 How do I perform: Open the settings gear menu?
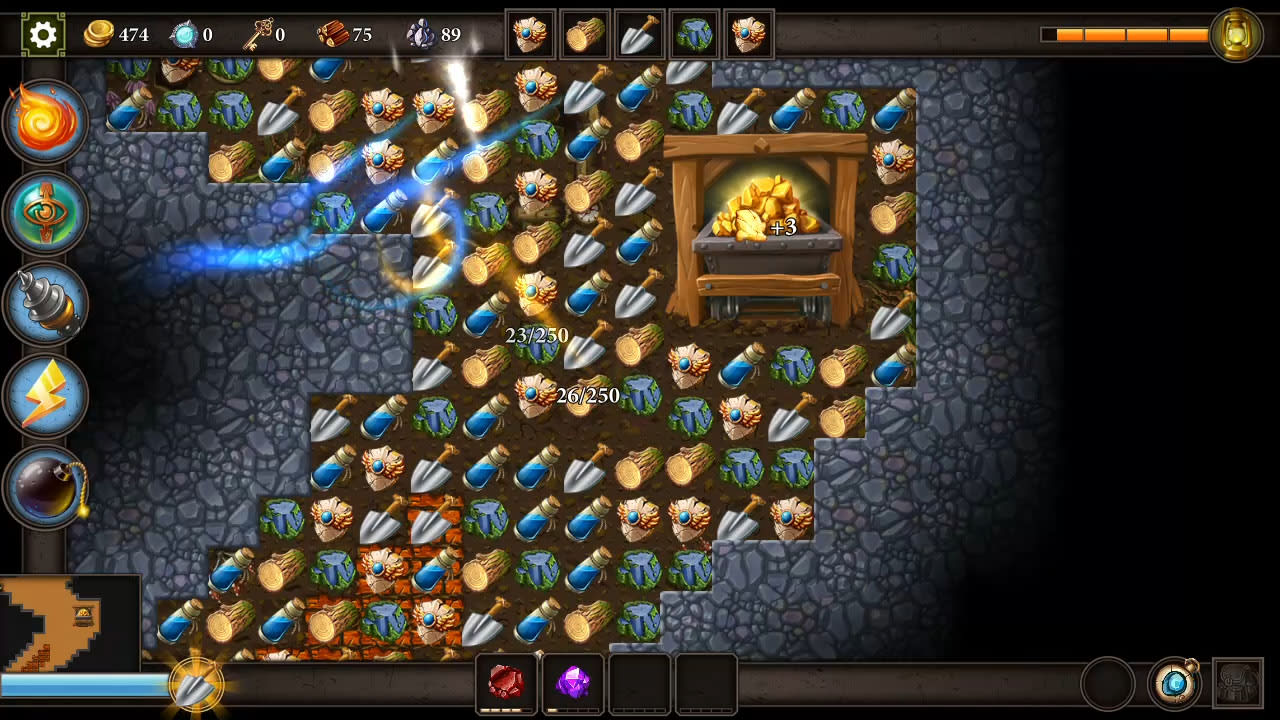coord(42,32)
